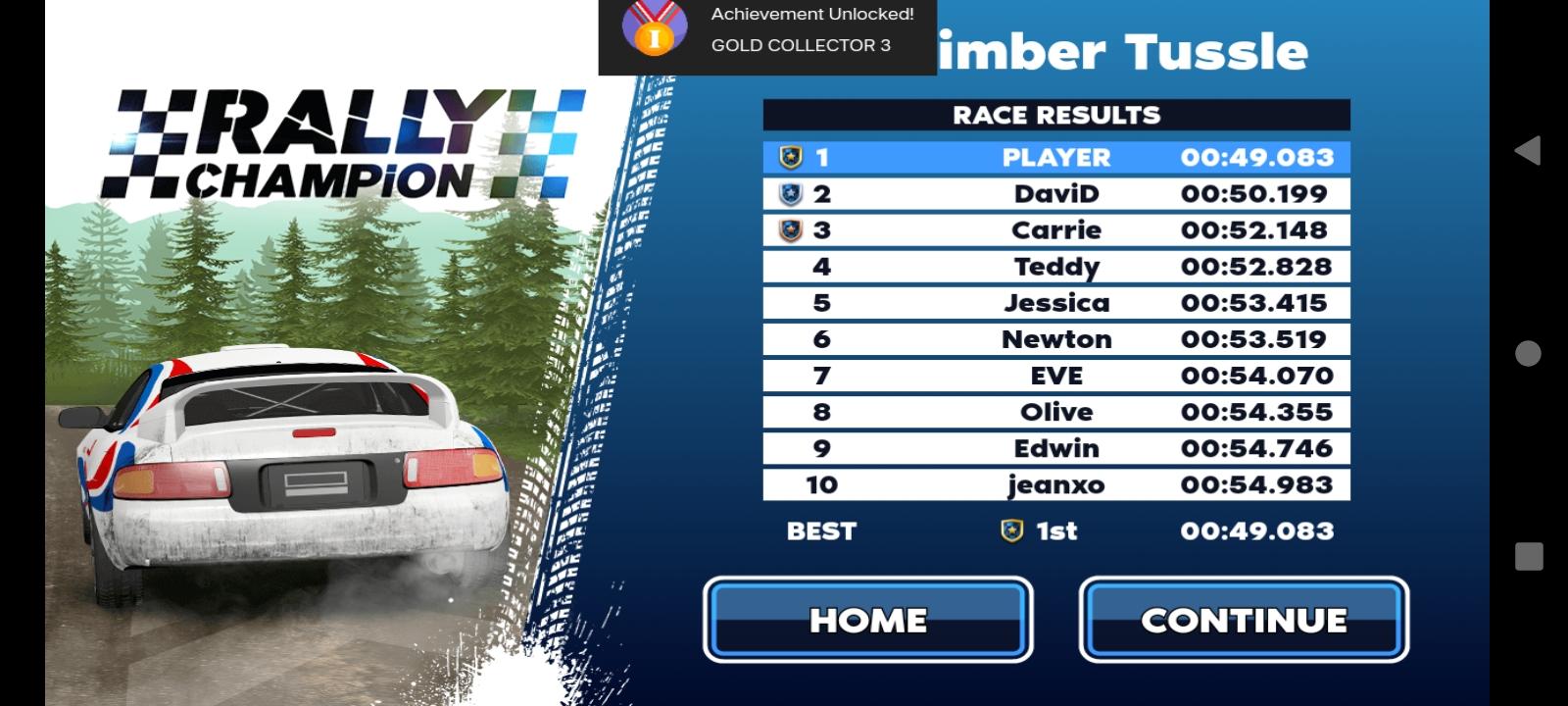Tap the Android home circle button
1568x706 pixels.
[x=1528, y=354]
